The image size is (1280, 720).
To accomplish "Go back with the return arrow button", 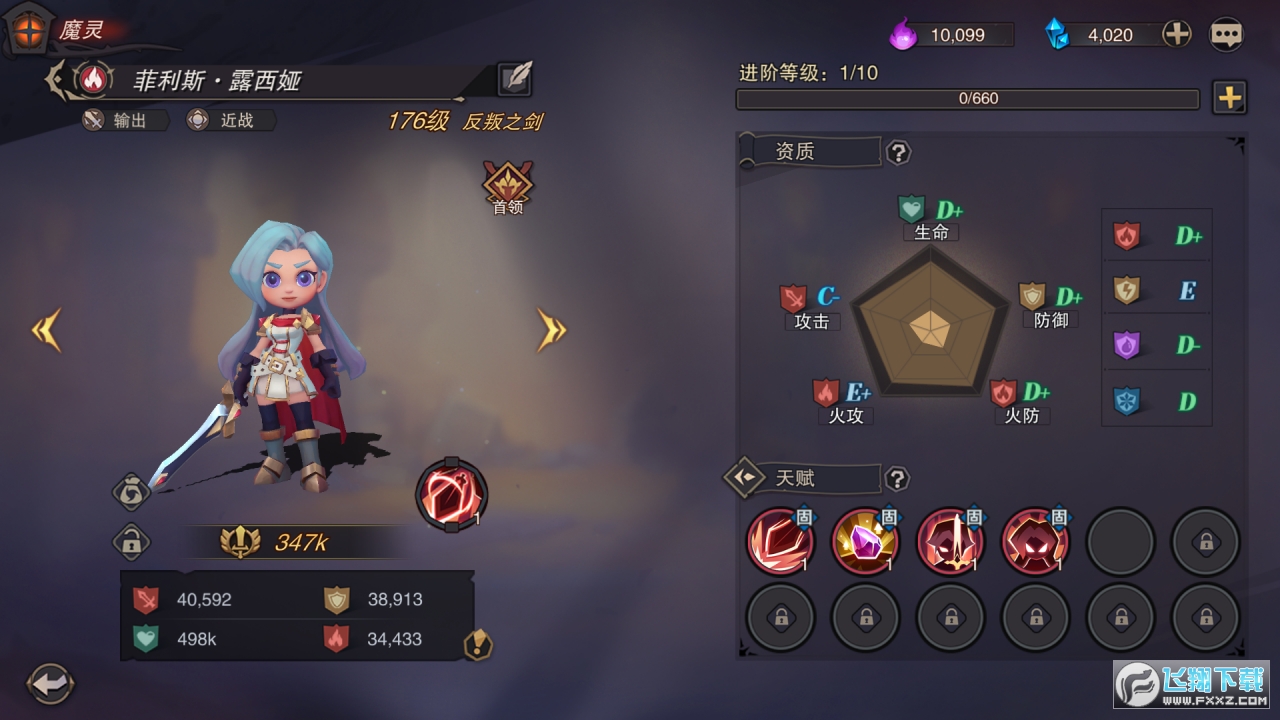I will click(x=50, y=684).
